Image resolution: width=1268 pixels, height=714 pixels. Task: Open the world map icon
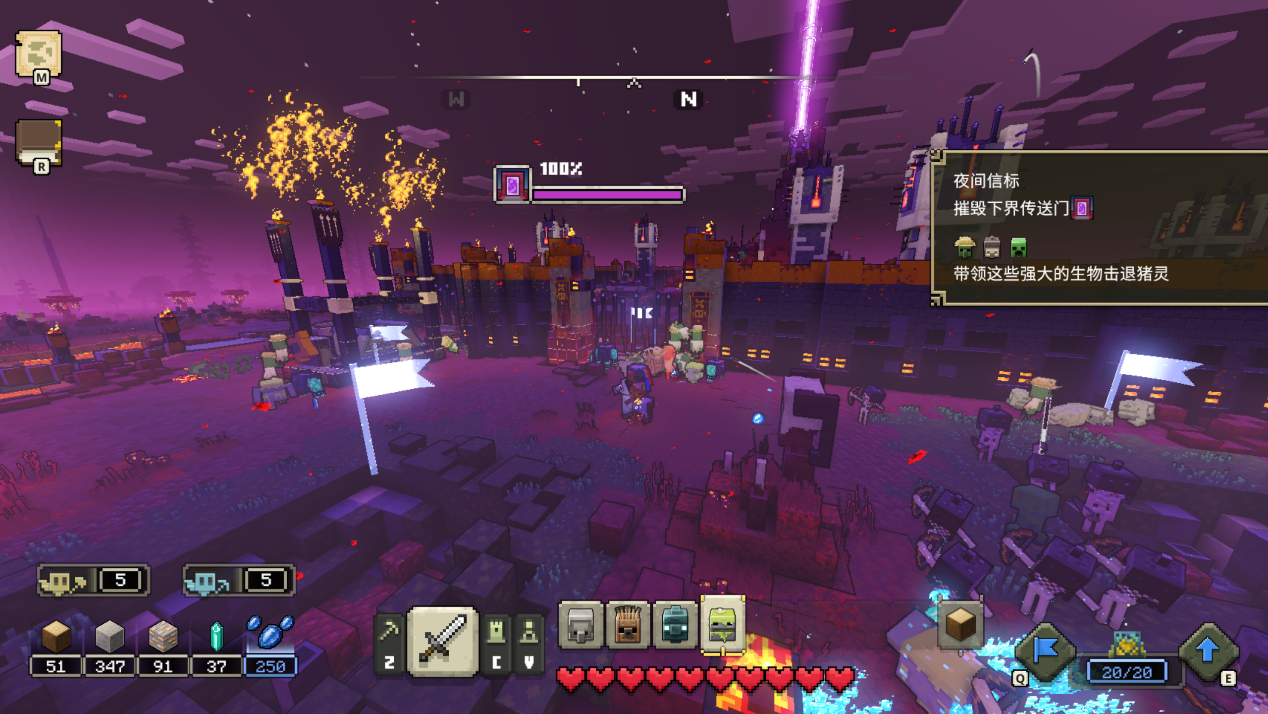pyautogui.click(x=38, y=54)
